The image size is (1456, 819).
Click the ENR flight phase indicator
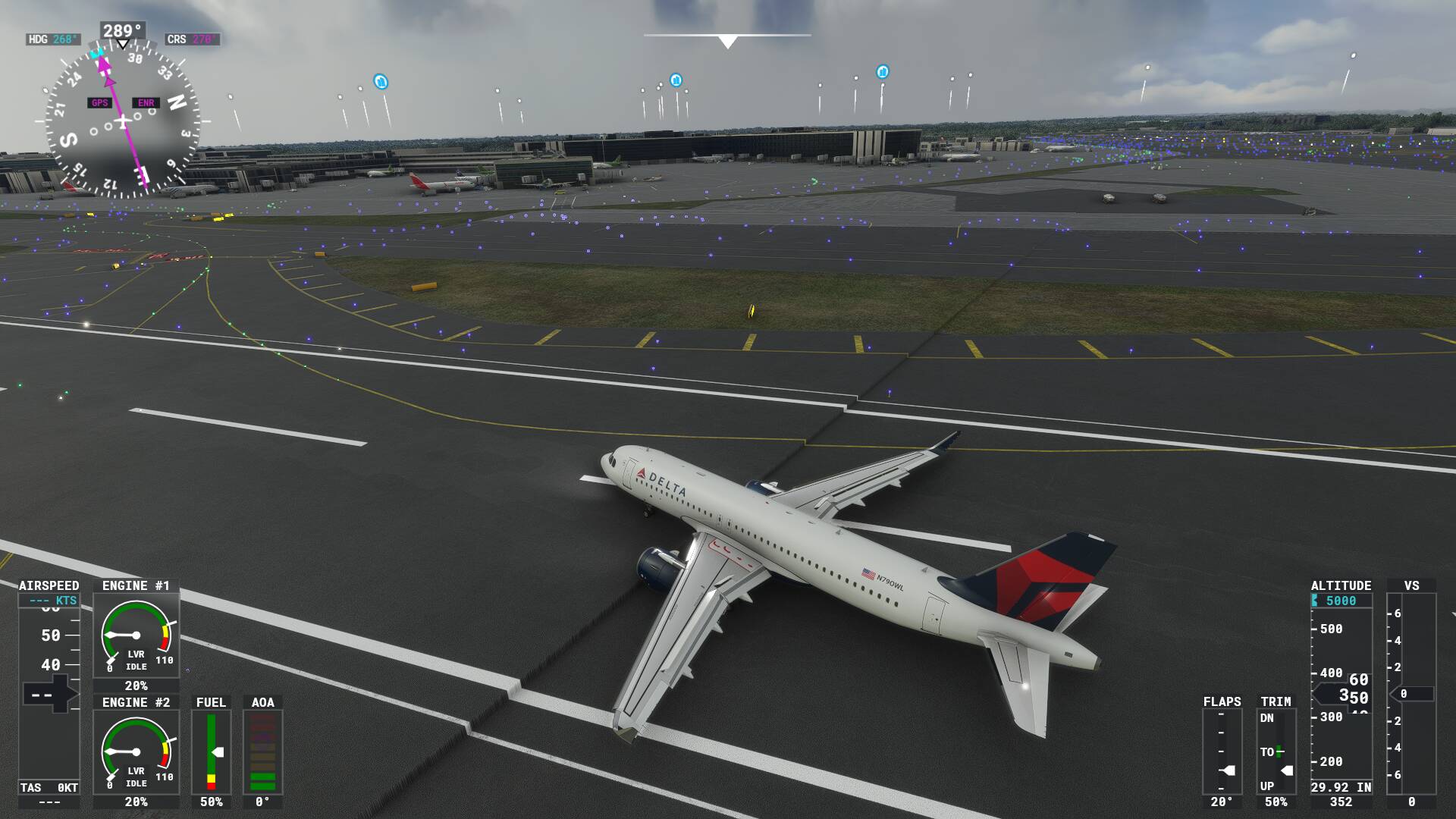[x=146, y=101]
